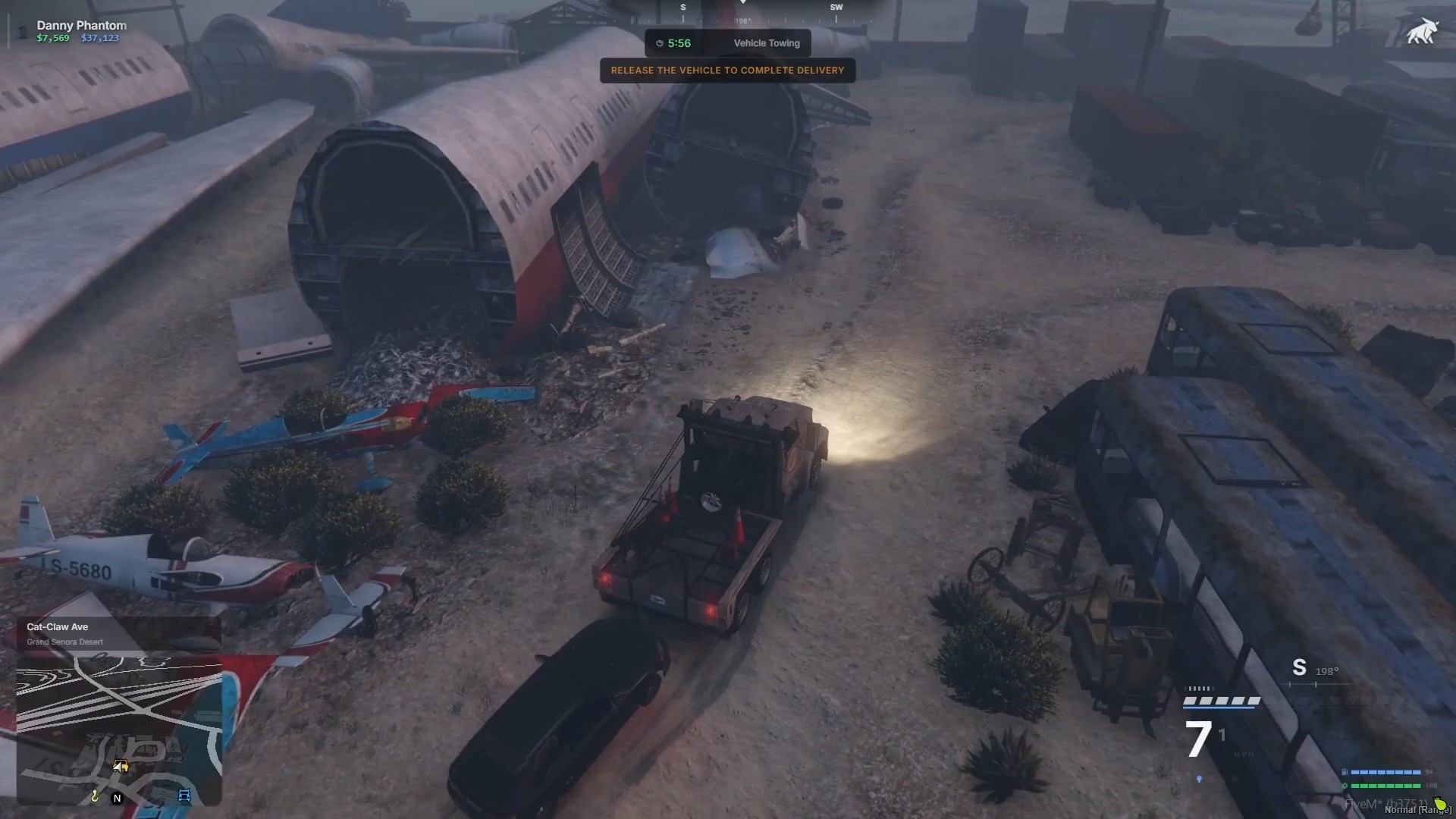Screen dimensions: 1456x819
Task: Click the white bull server logo
Action: pyautogui.click(x=1421, y=32)
